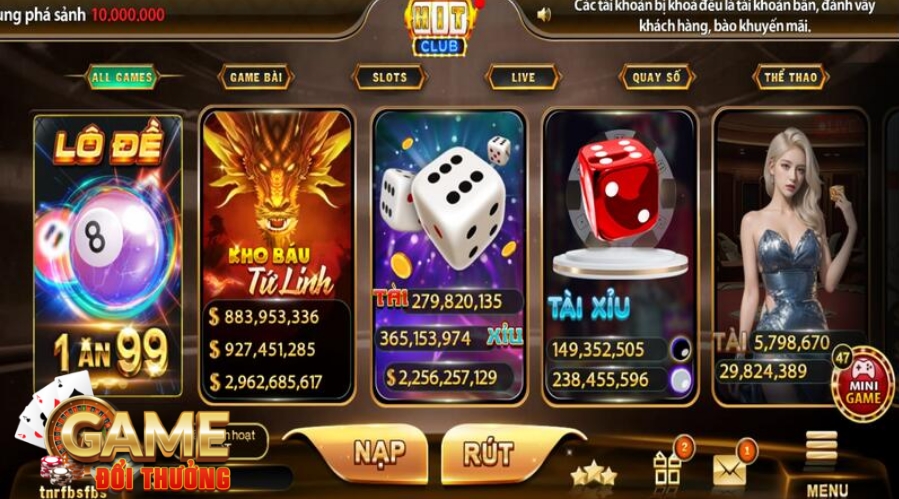Click the RÚT withdraw button
Screen dimensions: 899x499
coord(489,452)
